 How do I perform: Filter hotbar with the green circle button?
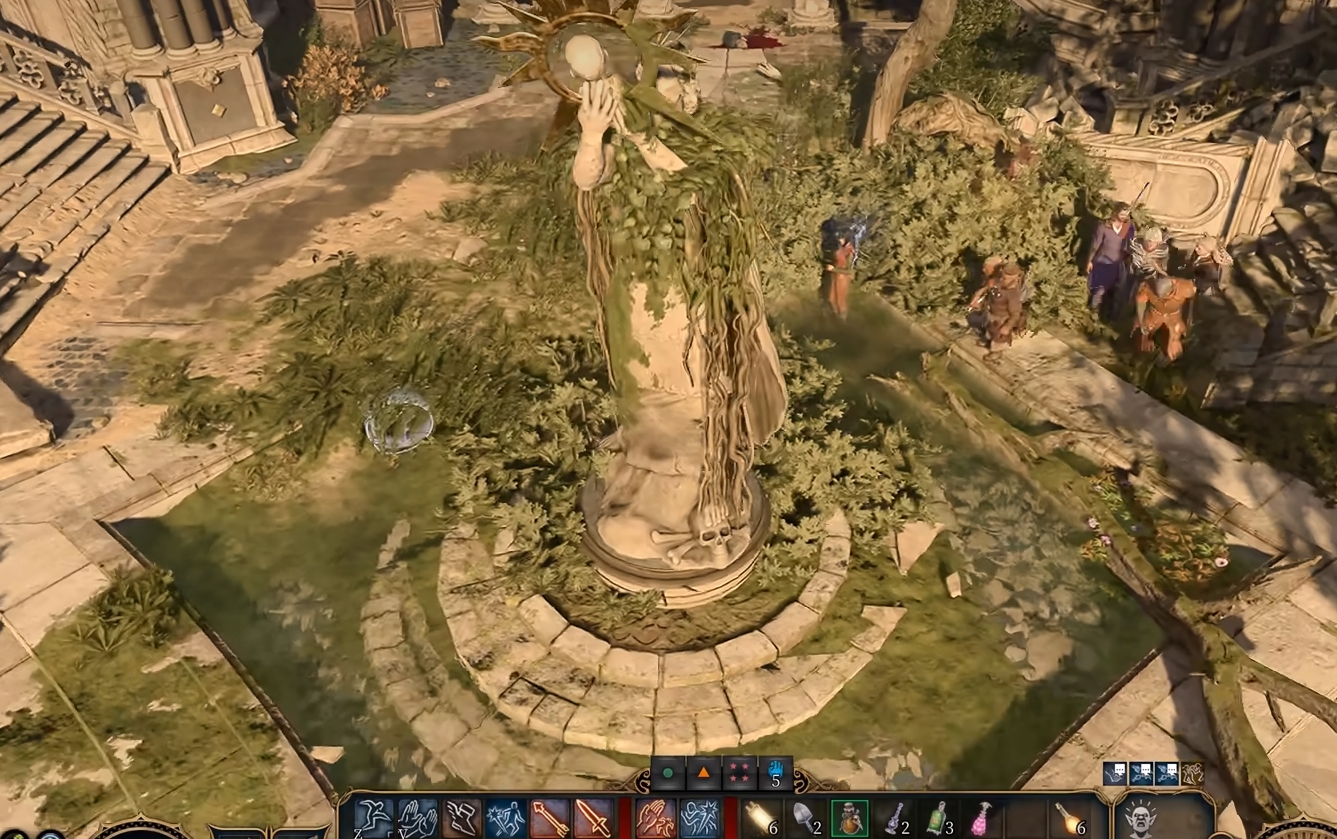pos(667,773)
